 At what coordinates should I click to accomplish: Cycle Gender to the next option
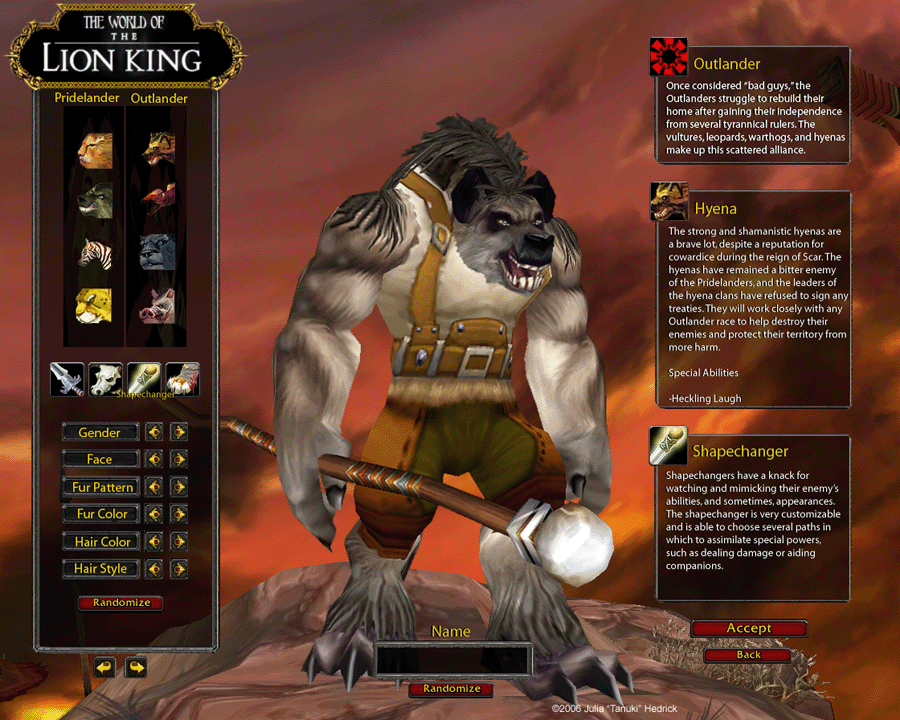coord(179,433)
